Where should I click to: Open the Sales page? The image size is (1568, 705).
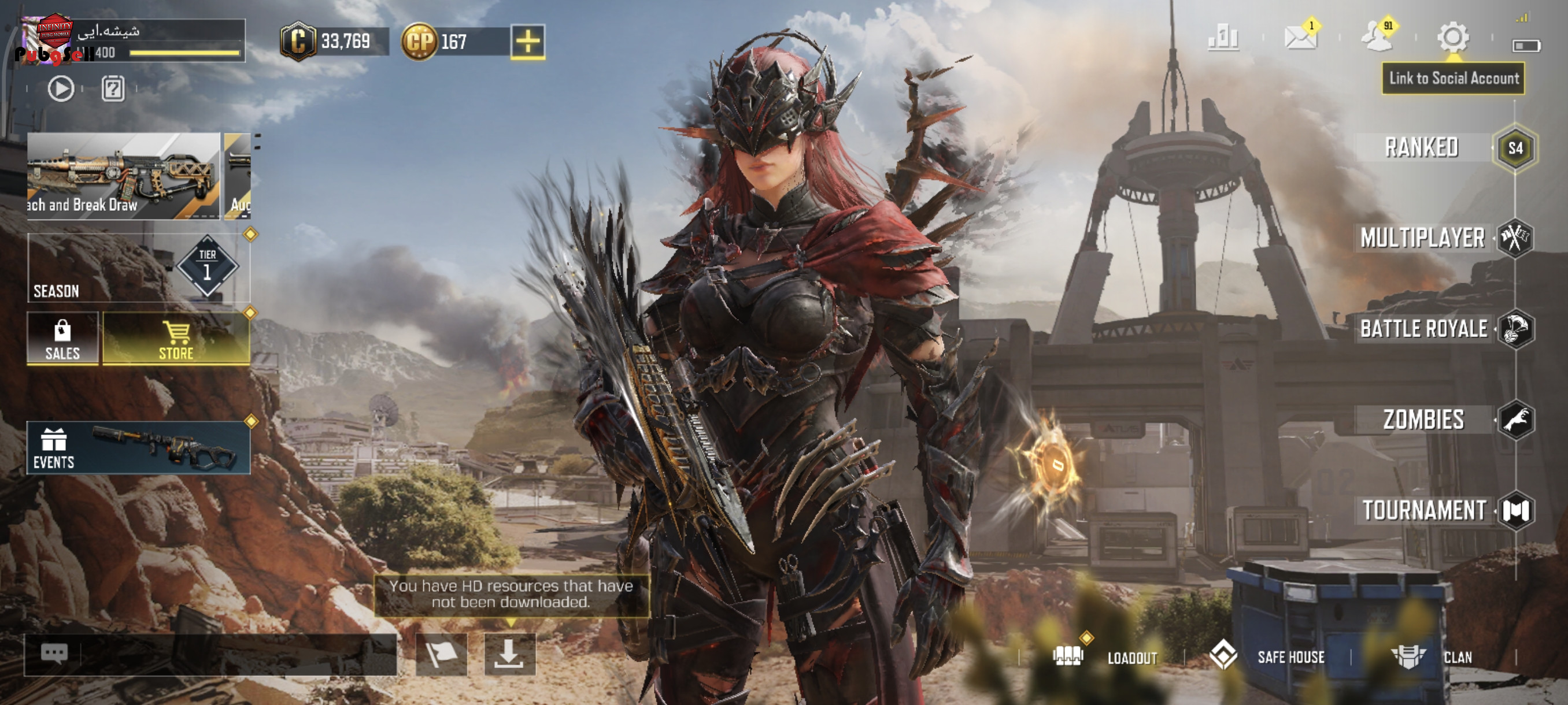[62, 339]
